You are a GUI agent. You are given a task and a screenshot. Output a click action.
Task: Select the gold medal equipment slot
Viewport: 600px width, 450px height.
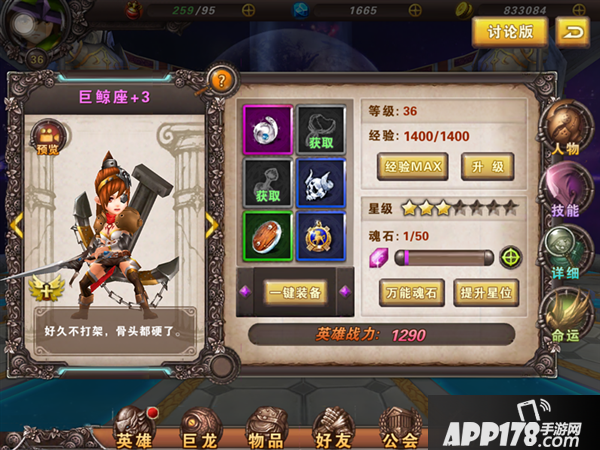coord(321,236)
